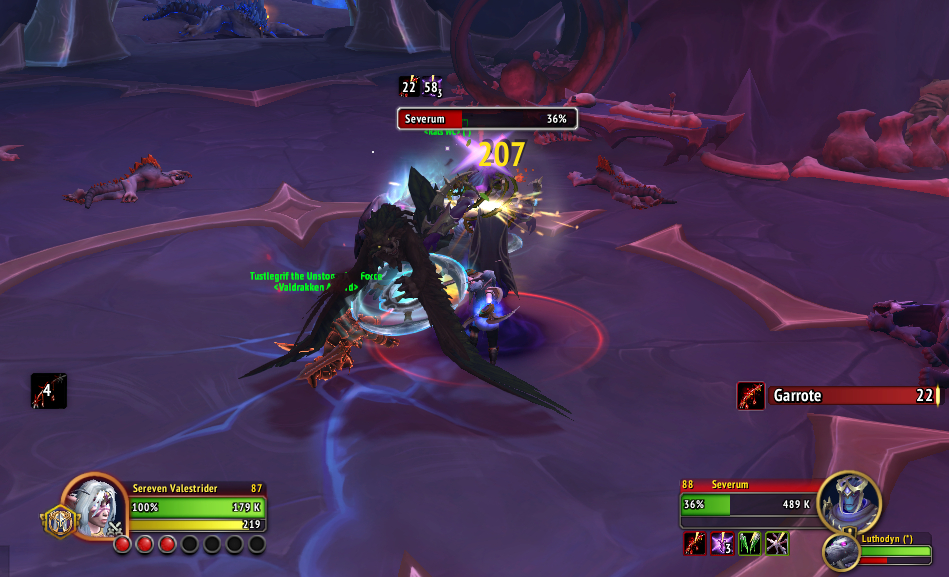Inspect the purple three-stack debuff under the target frame
949x577 pixels.
pos(722,544)
